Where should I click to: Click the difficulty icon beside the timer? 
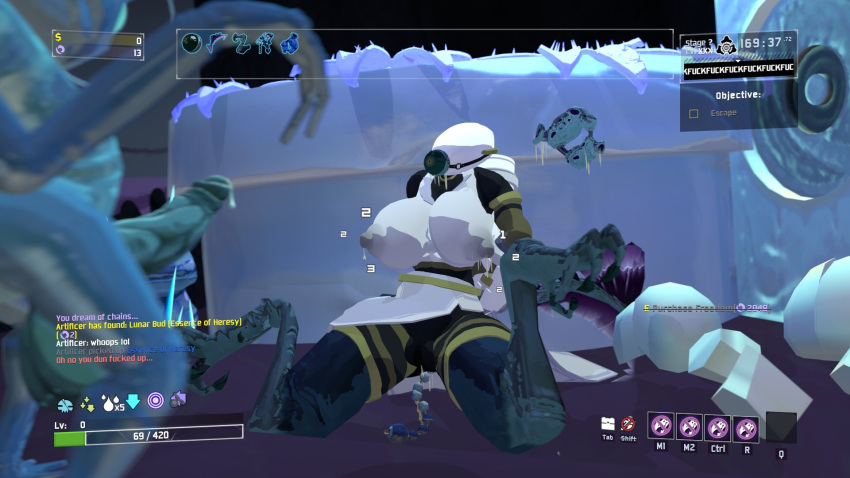tap(723, 45)
